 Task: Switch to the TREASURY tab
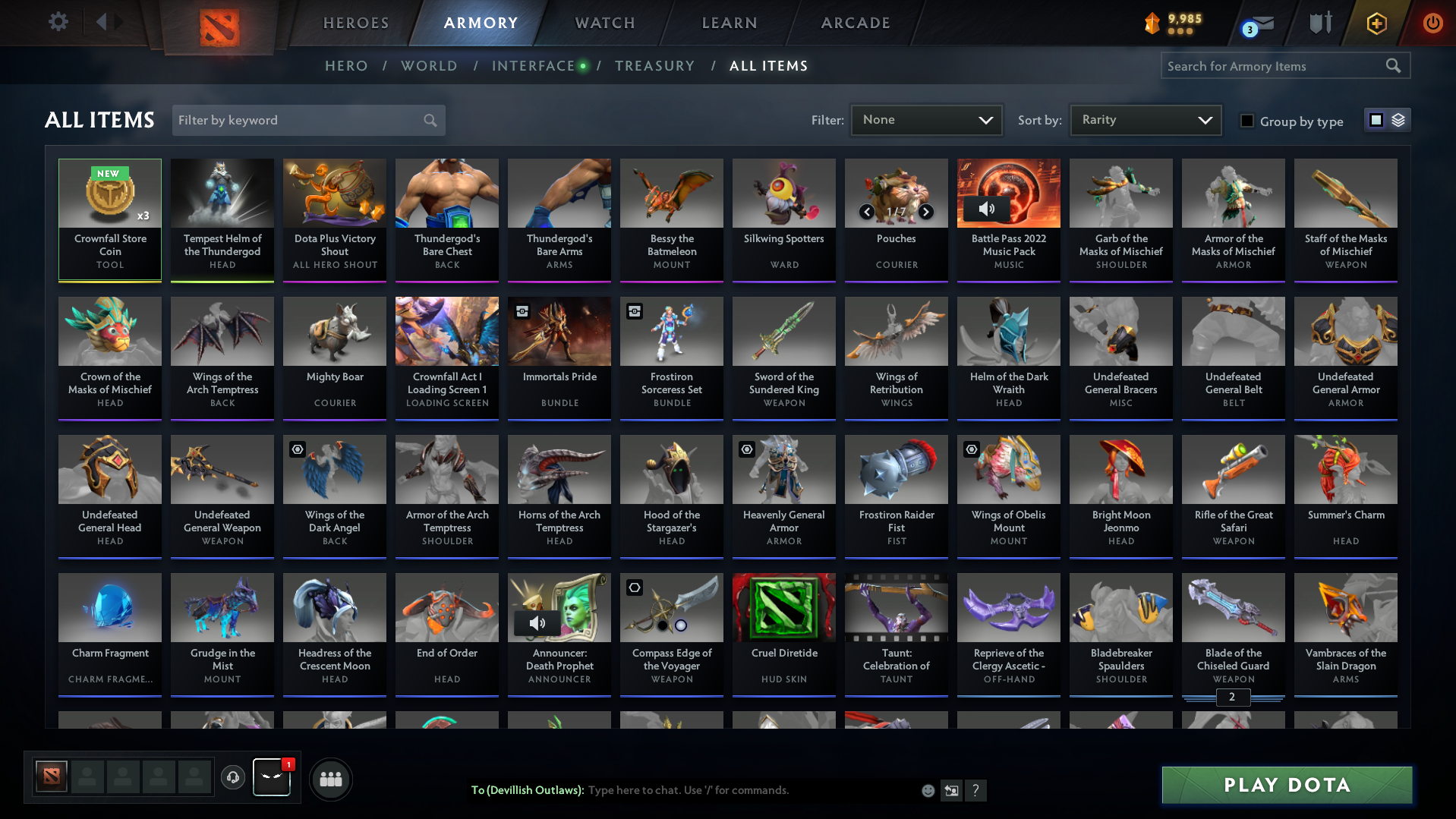[x=654, y=65]
